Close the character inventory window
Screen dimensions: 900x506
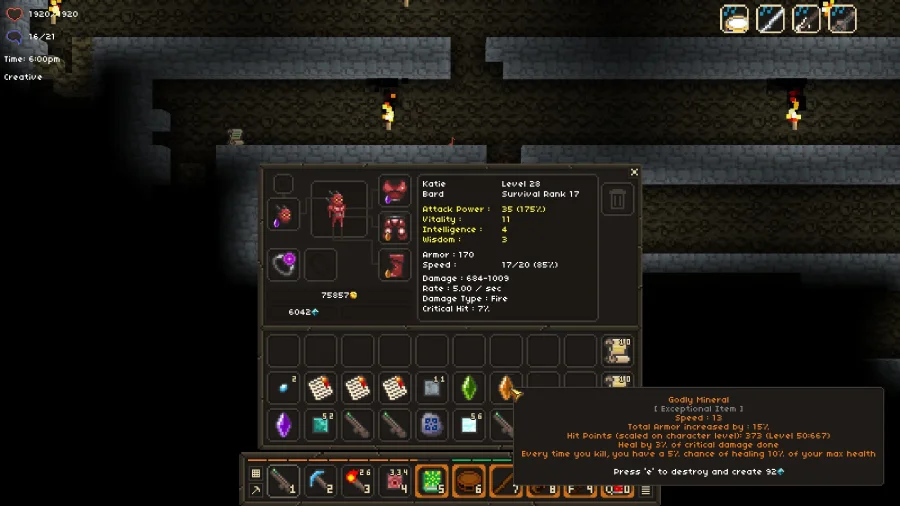pos(634,173)
